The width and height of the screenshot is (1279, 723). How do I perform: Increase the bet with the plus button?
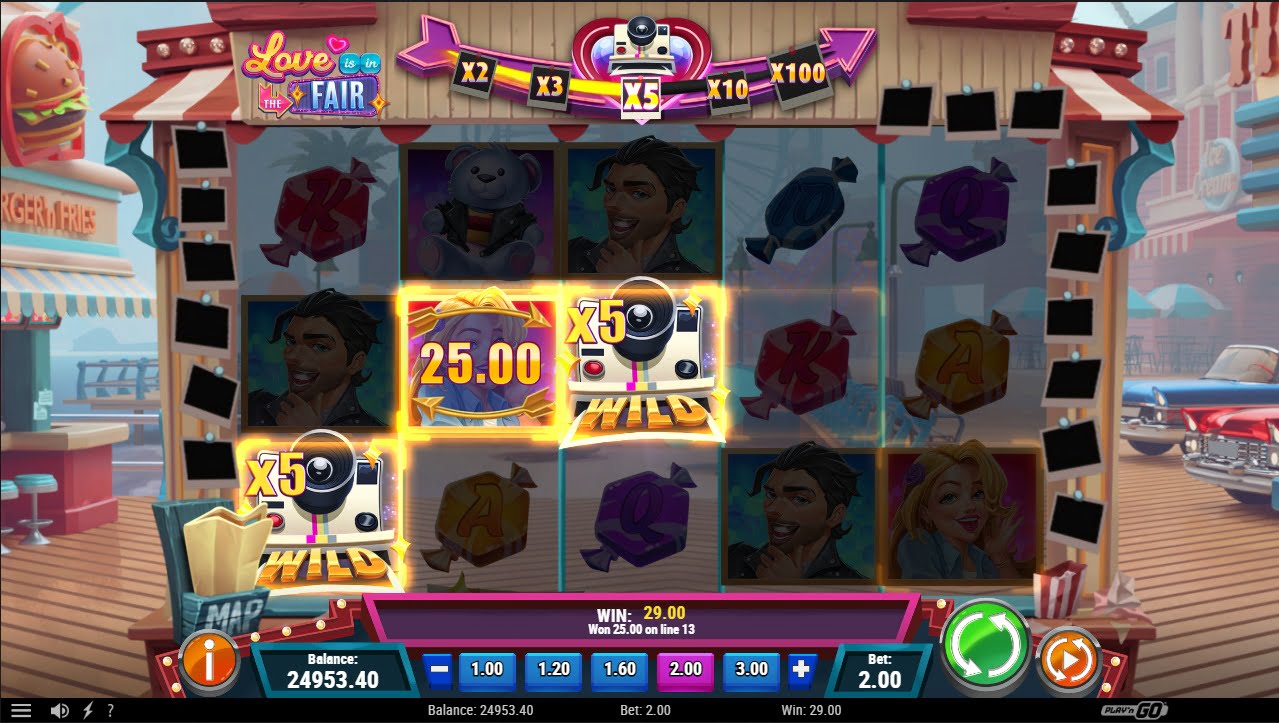[800, 670]
